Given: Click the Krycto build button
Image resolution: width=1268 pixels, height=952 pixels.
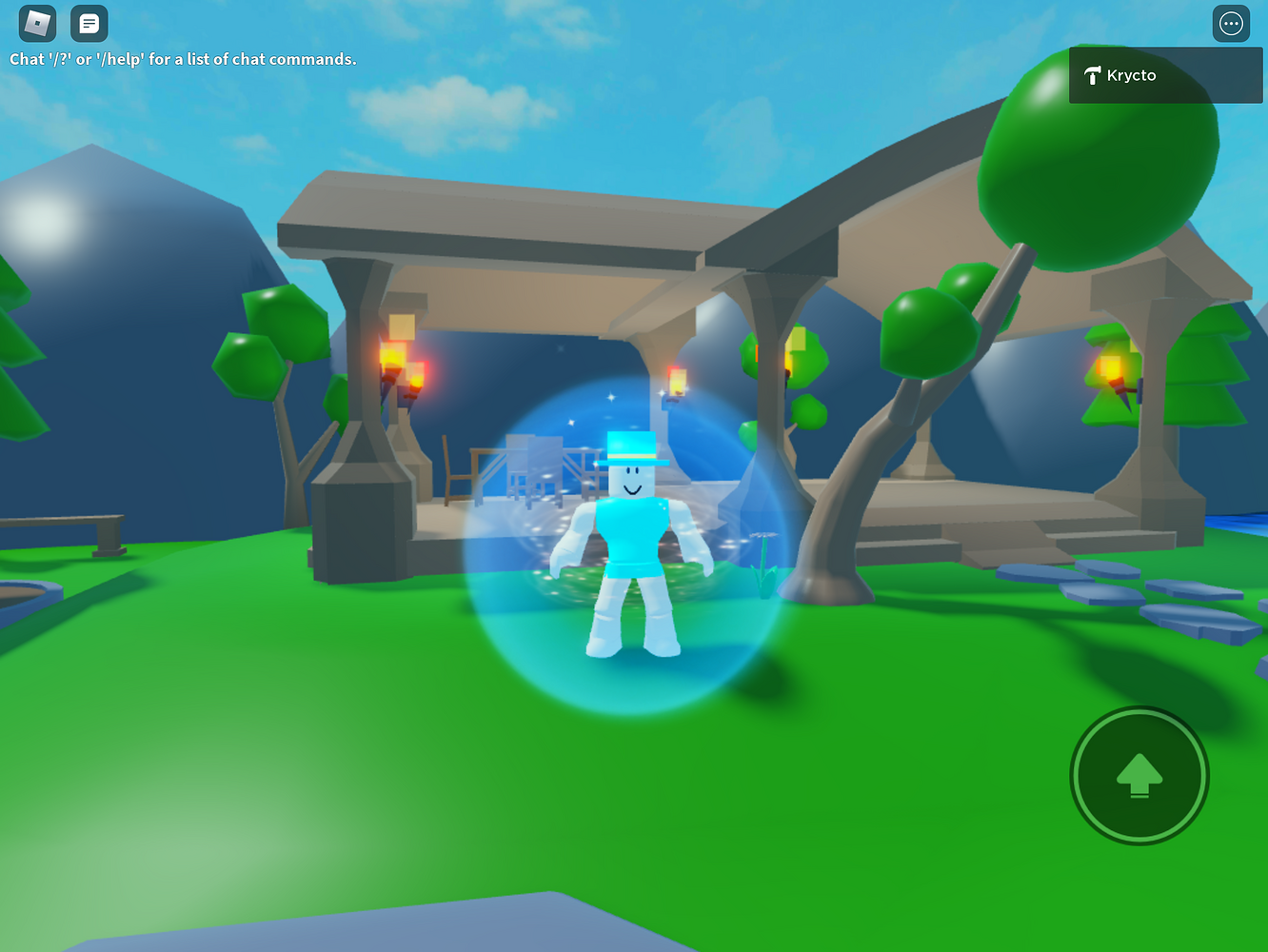Looking at the screenshot, I should (1164, 74).
